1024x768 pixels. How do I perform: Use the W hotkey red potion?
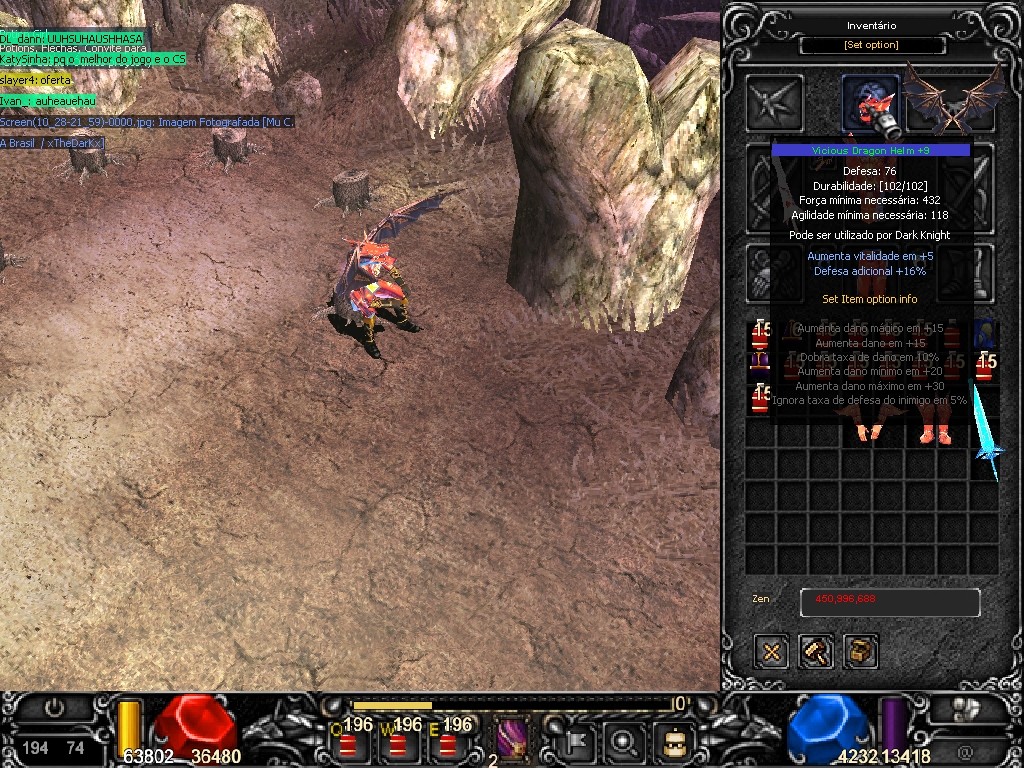[398, 743]
